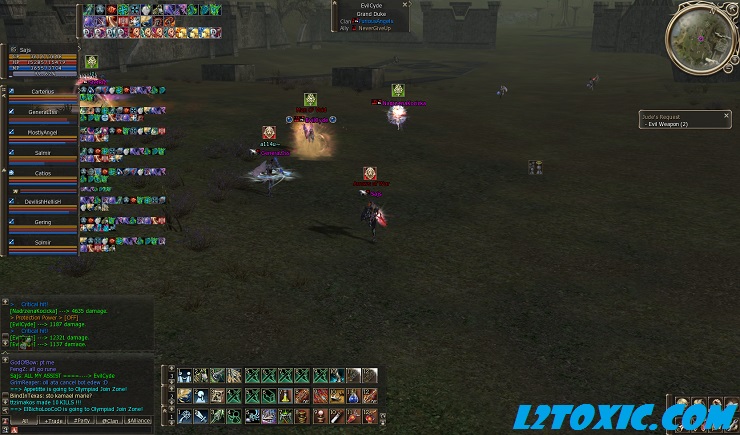Choose DevilishHellisH in the party list
This screenshot has width=740, height=435.
point(42,201)
